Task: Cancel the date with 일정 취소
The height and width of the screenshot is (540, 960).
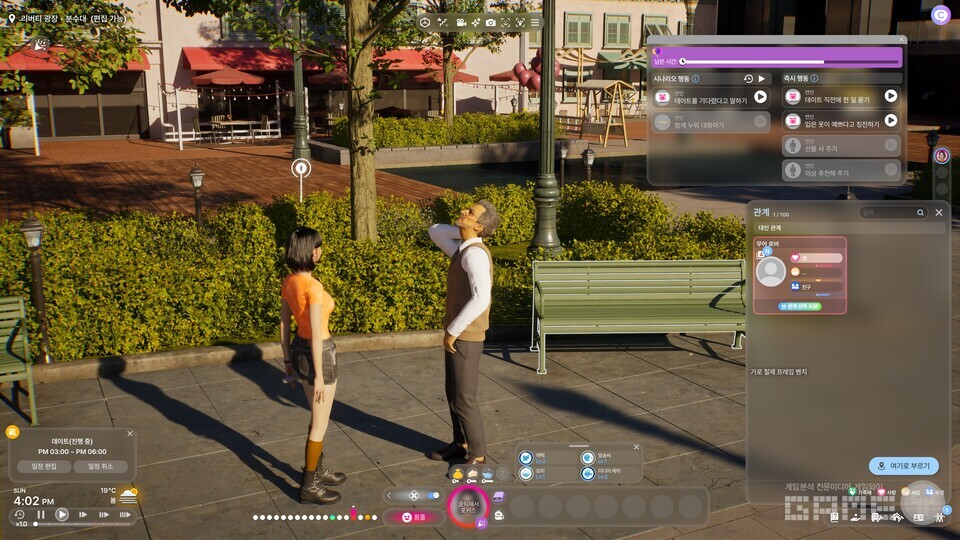Action: tap(100, 466)
